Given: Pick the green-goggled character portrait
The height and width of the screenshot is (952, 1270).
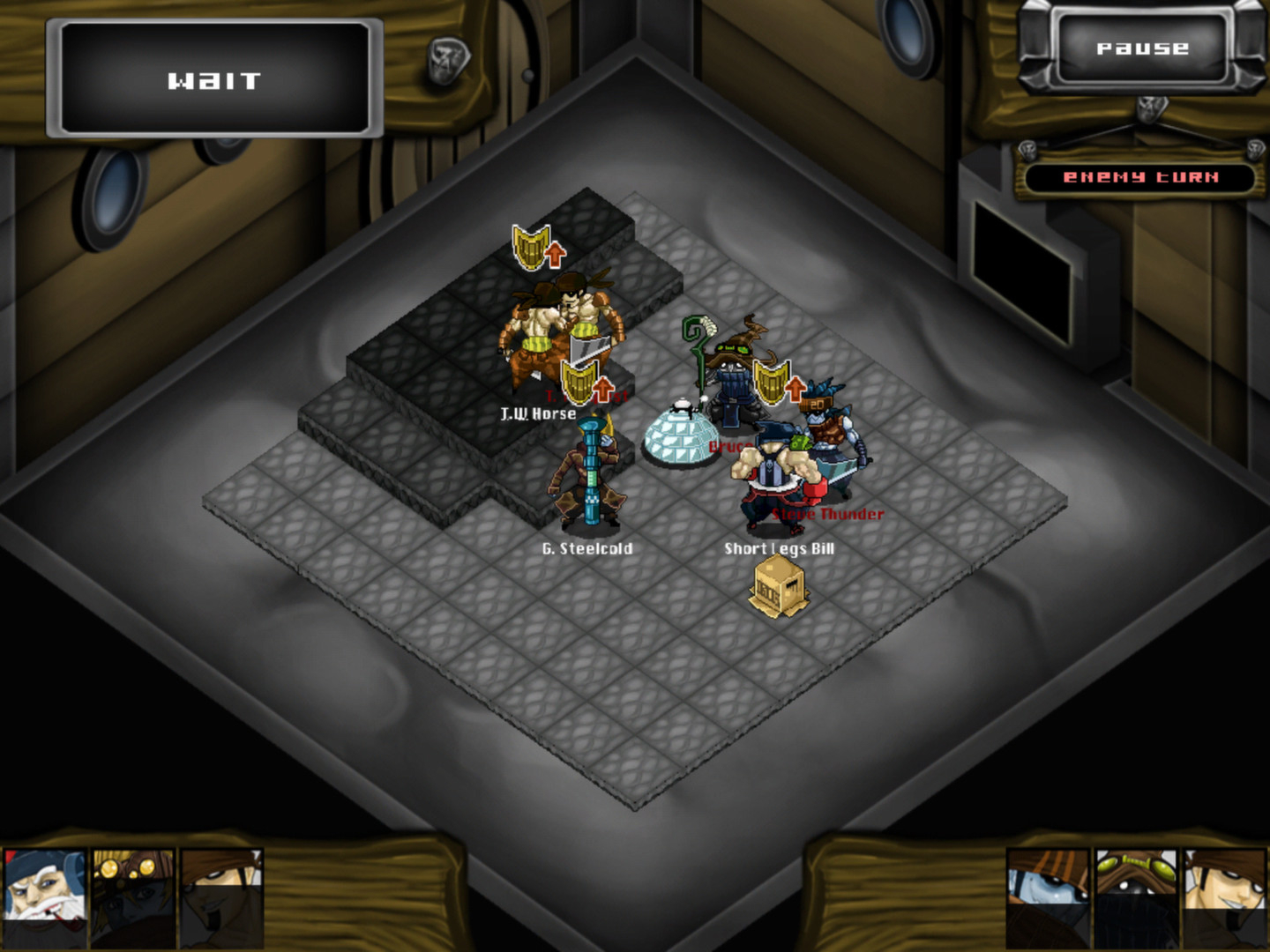Looking at the screenshot, I should (x=1137, y=896).
